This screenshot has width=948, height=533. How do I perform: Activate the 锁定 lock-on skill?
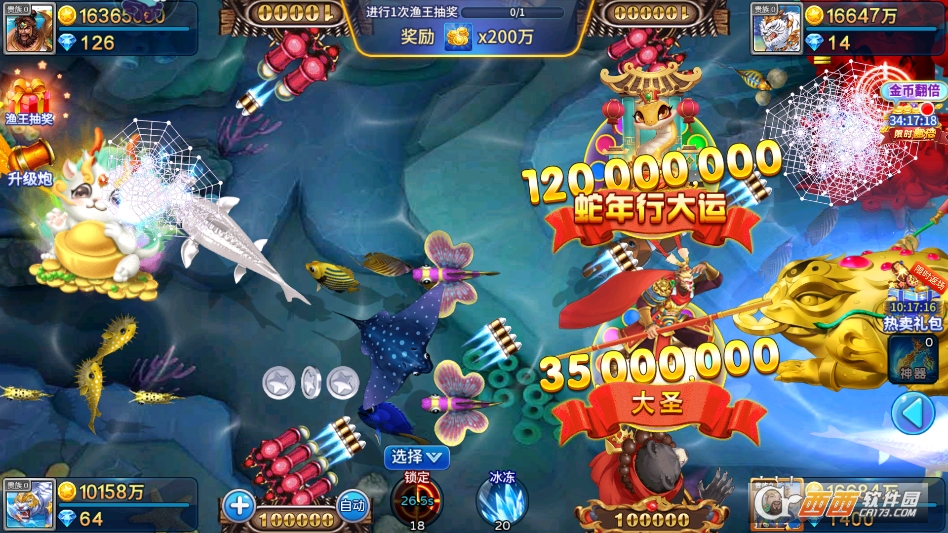click(x=417, y=499)
